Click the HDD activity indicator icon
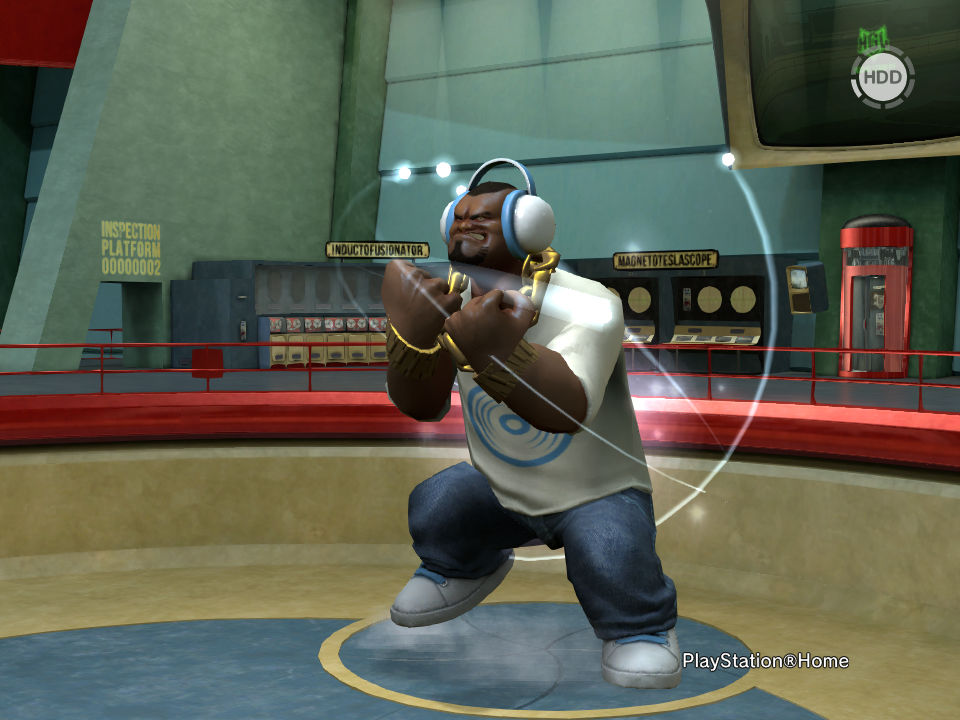The height and width of the screenshot is (720, 960). click(x=882, y=76)
